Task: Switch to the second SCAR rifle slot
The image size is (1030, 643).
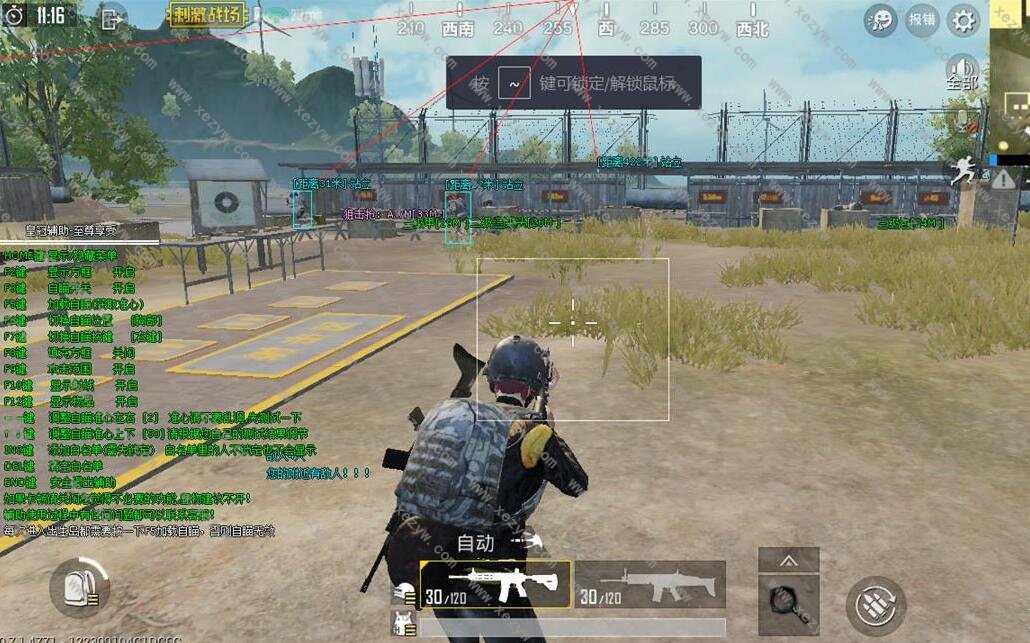Action: (650, 585)
